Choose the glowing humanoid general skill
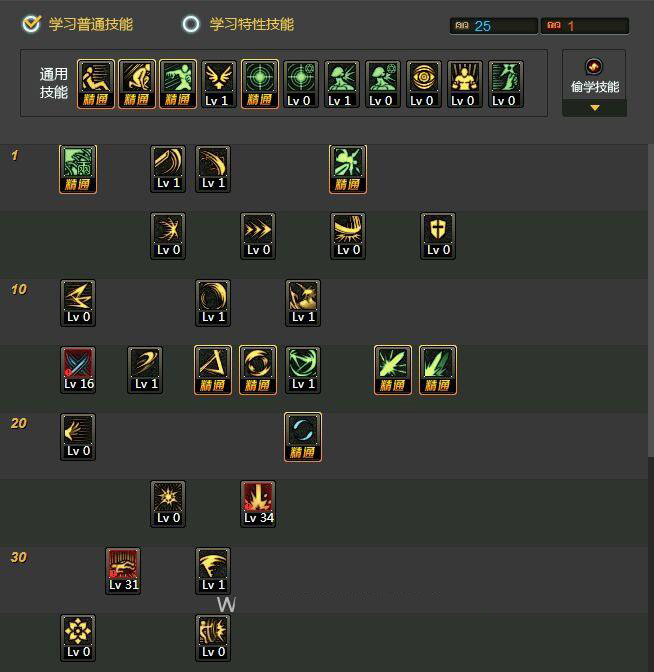This screenshot has width=654, height=672. click(x=463, y=84)
